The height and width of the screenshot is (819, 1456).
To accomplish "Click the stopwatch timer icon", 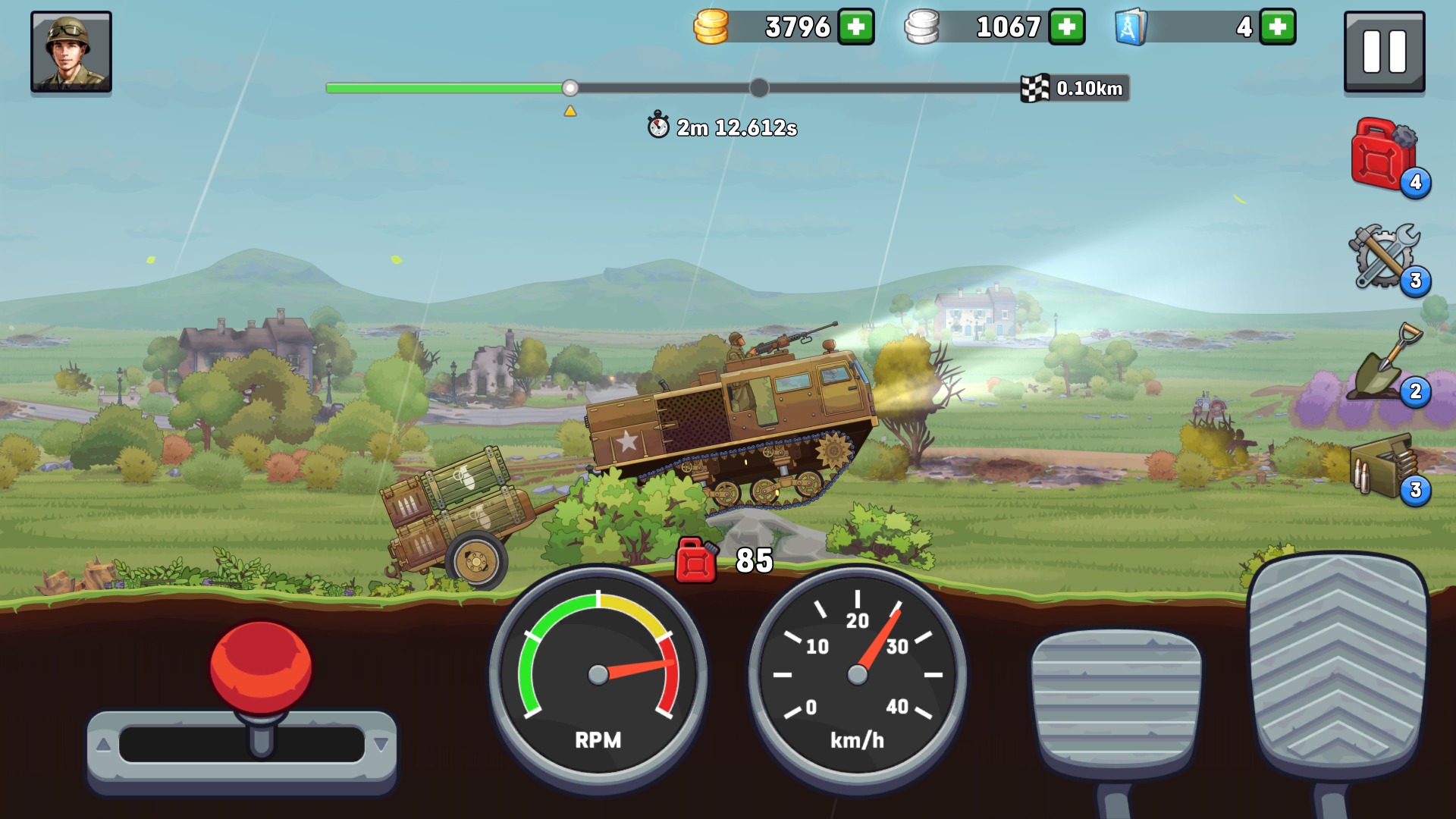I will click(x=657, y=127).
